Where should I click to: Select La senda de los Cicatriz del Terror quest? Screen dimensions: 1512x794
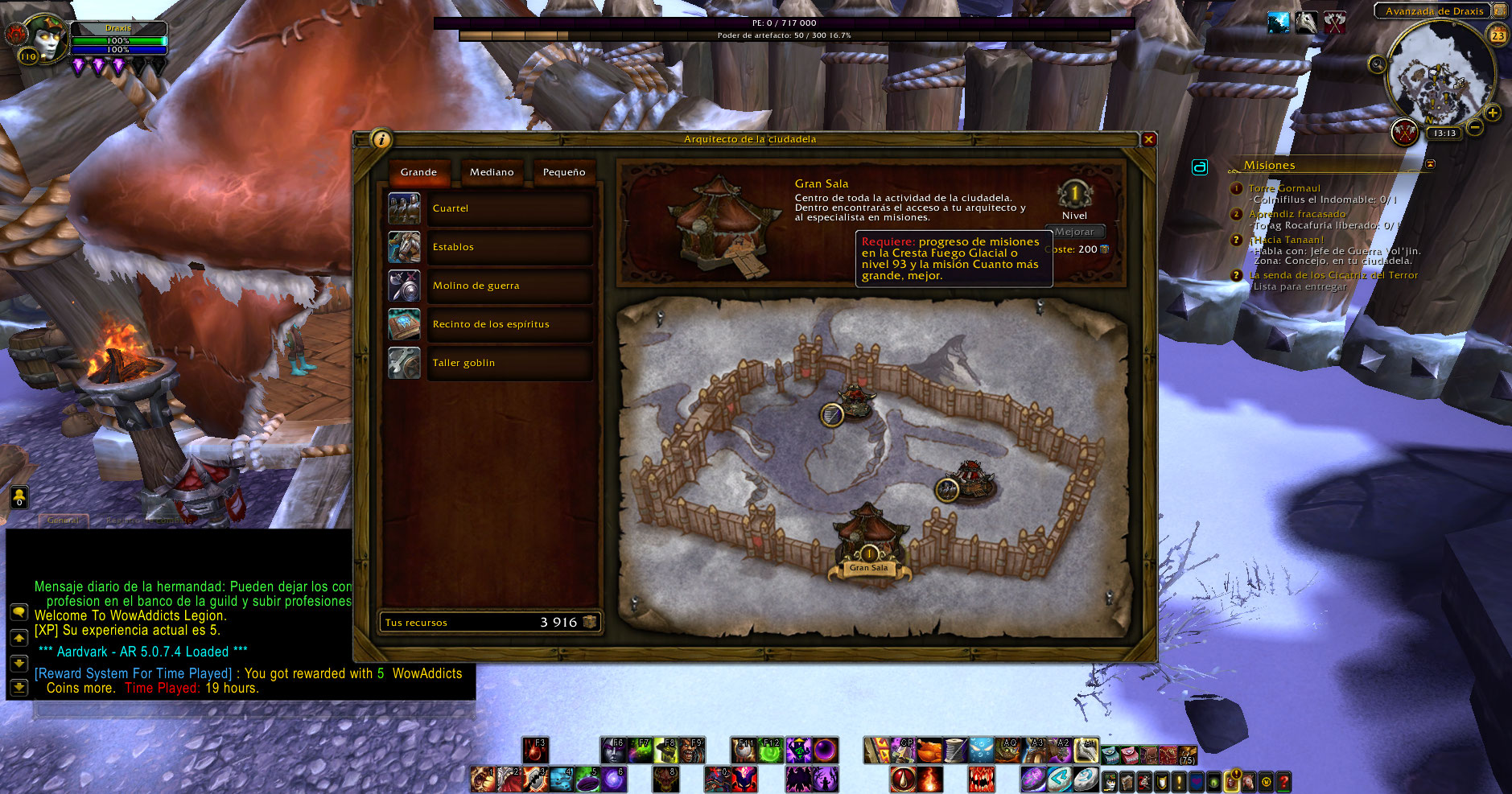click(1333, 275)
